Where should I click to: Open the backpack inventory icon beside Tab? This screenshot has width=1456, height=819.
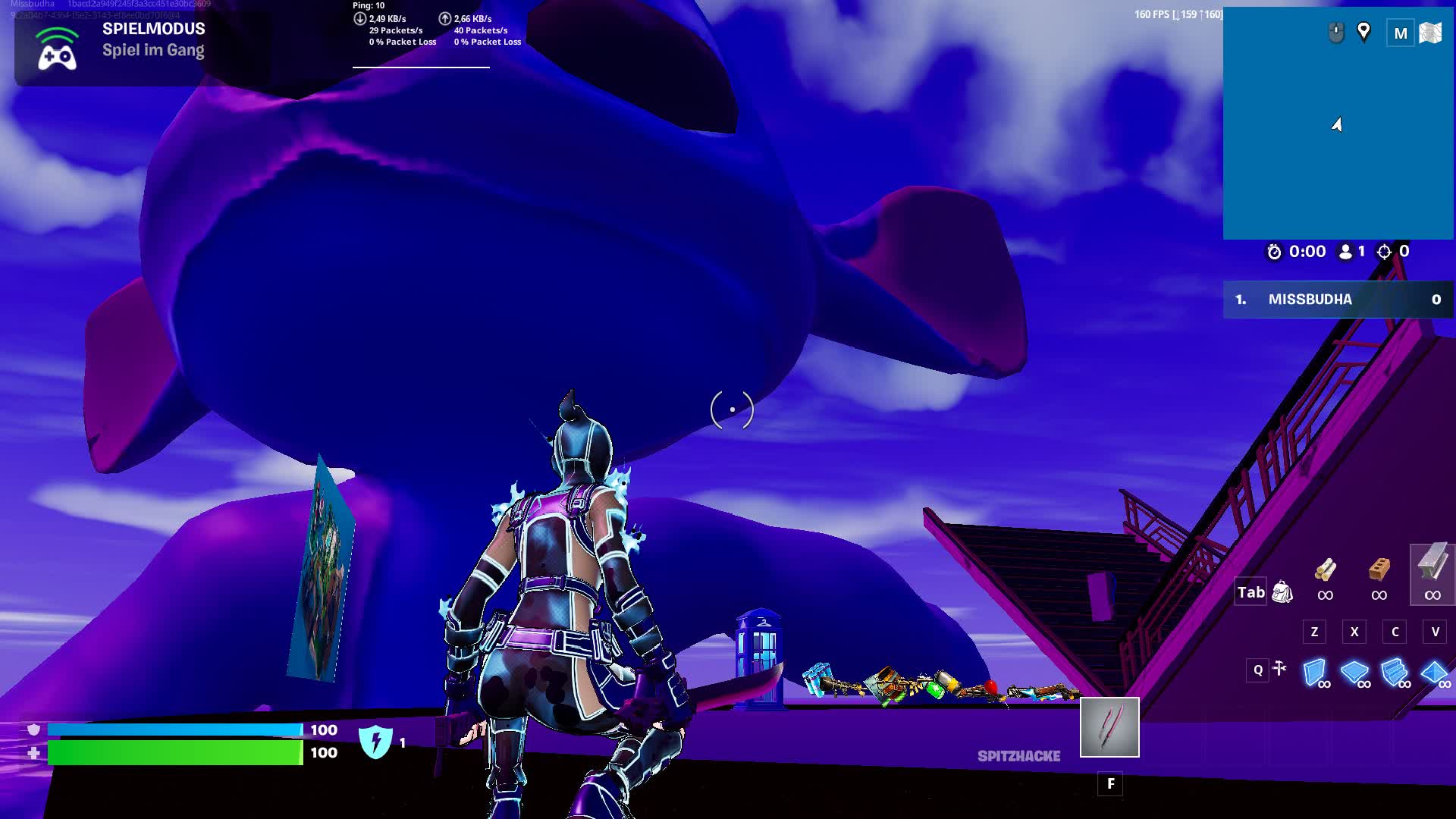1282,591
